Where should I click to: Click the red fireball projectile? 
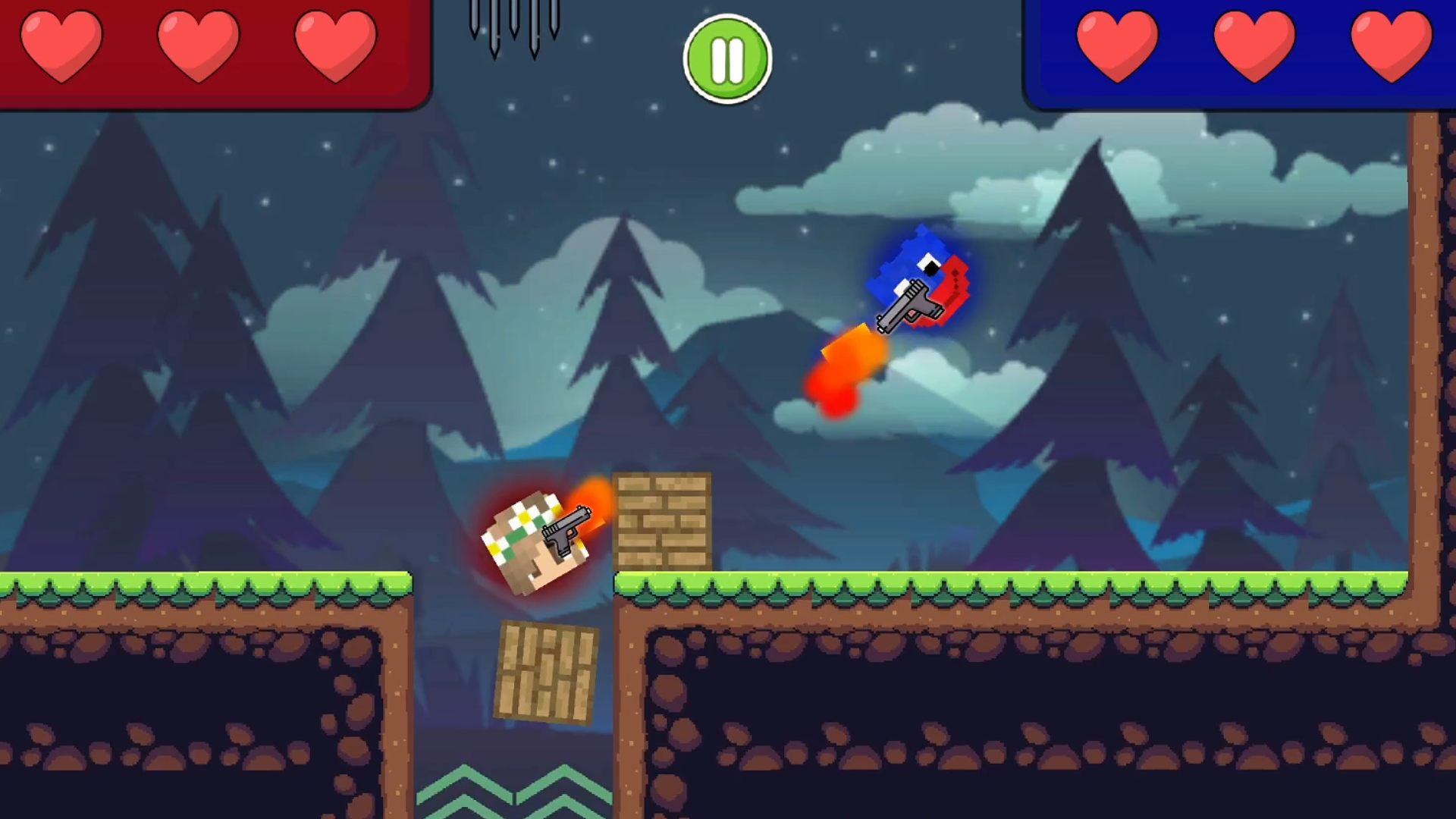click(x=842, y=375)
